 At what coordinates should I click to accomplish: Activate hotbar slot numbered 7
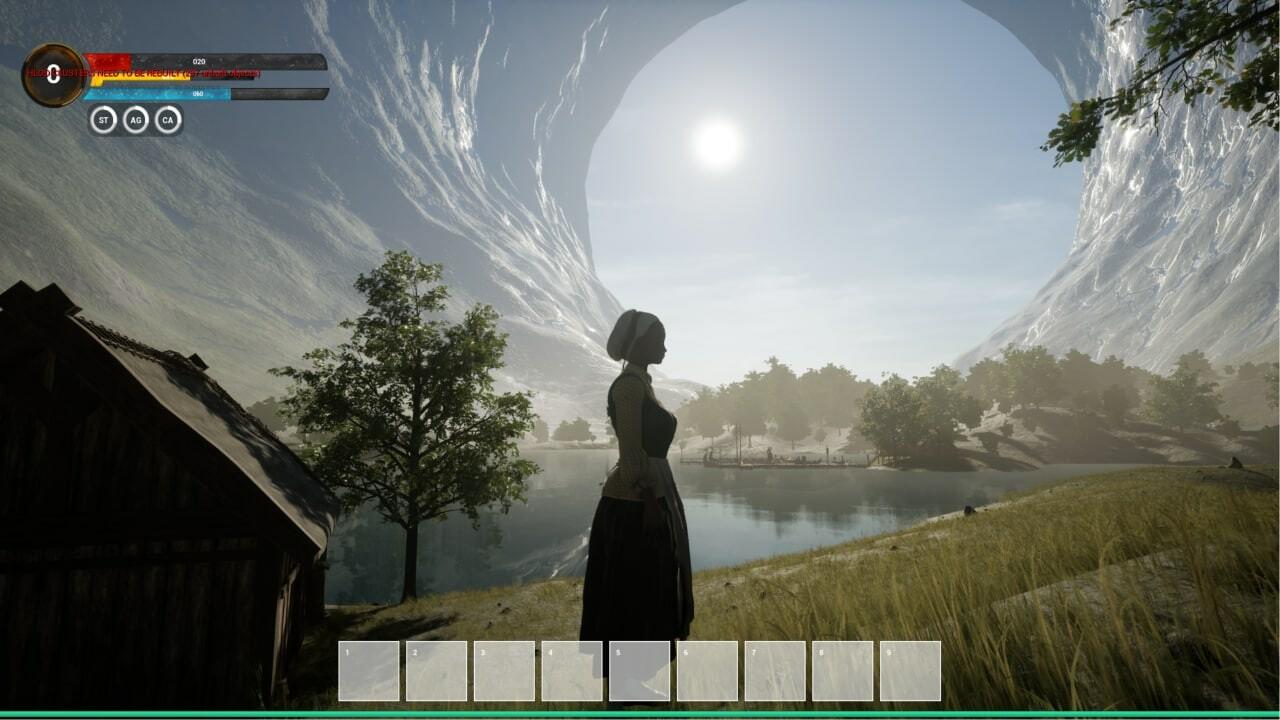(775, 671)
